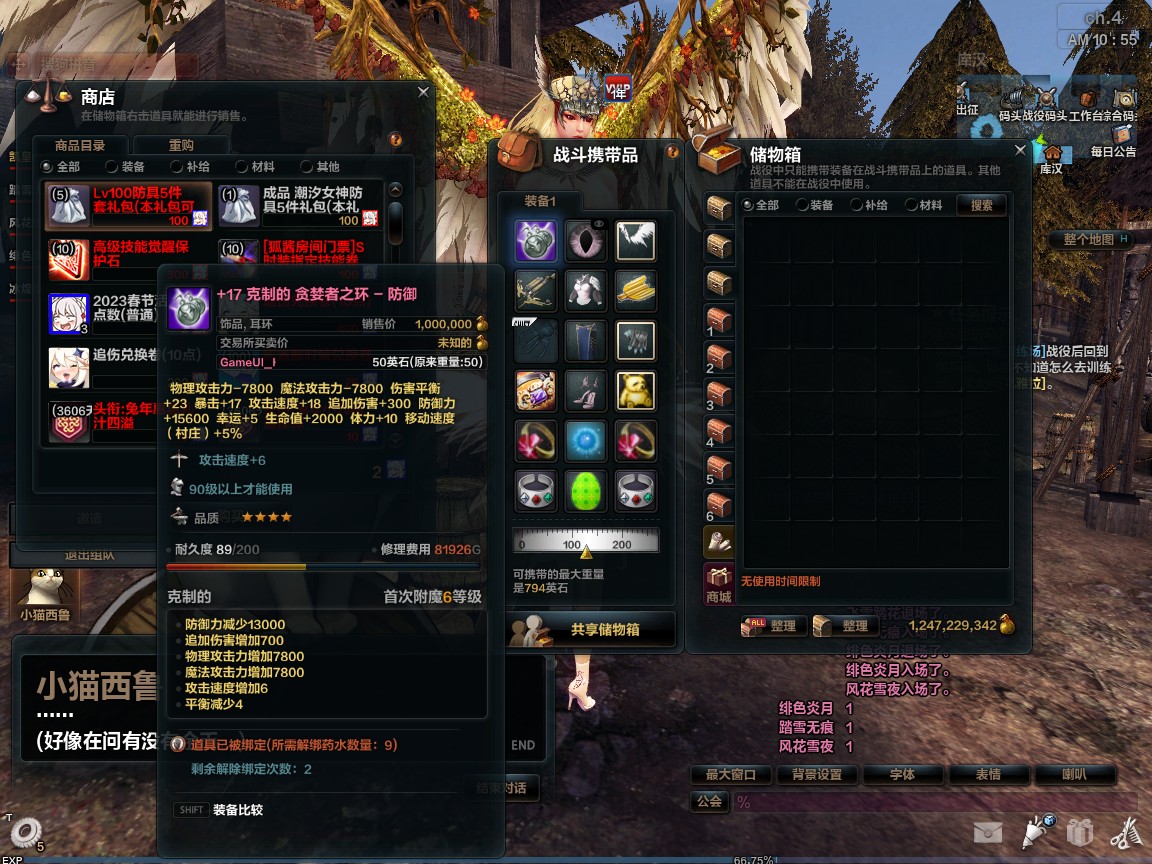Image resolution: width=1152 pixels, height=864 pixels.
Task: Open the 整个地图 full map
Action: click(x=1089, y=240)
